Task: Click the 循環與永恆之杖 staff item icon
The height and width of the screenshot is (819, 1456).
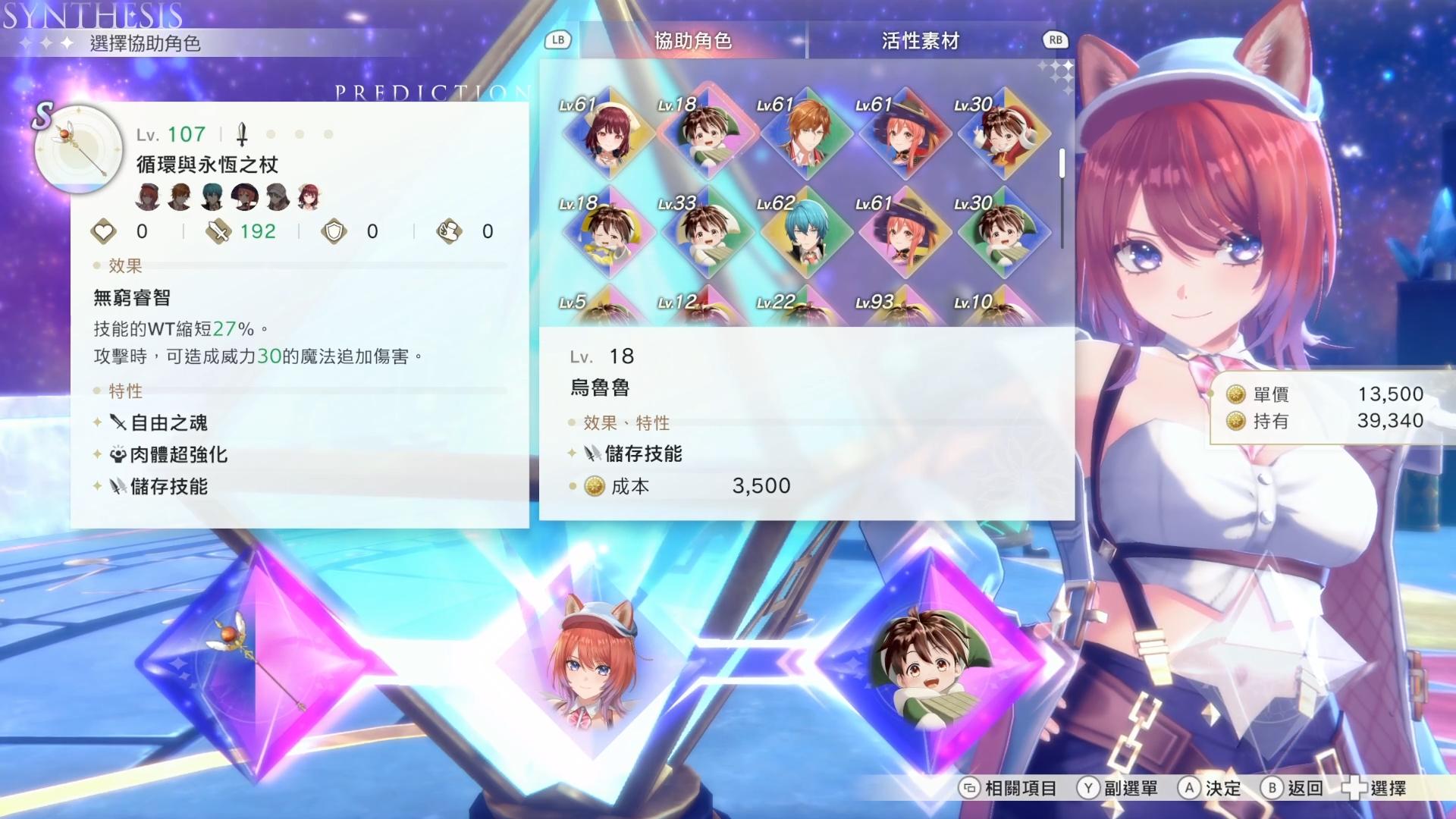Action: [78, 149]
